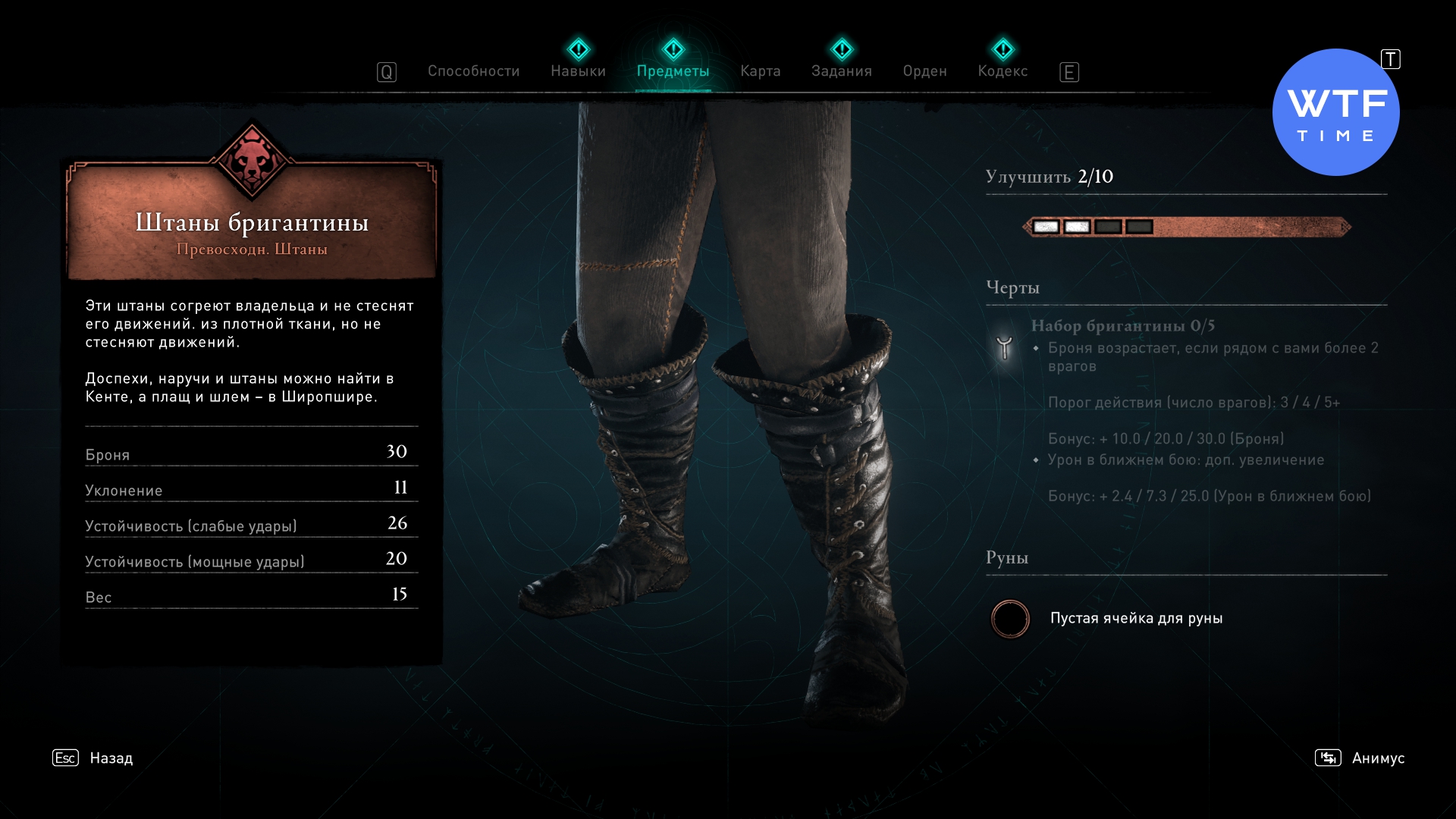This screenshot has width=1456, height=819.
Task: Show the Орден tab
Action: (x=924, y=71)
